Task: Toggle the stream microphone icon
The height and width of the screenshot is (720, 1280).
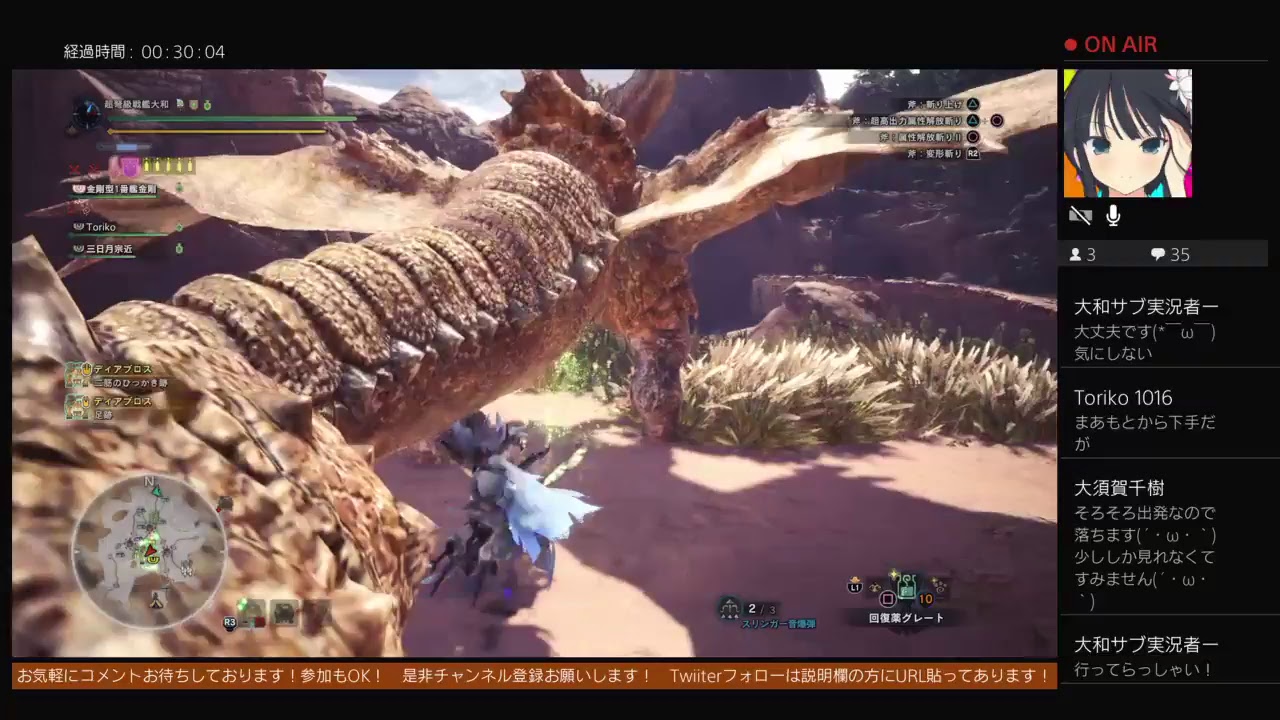Action: (x=1113, y=216)
